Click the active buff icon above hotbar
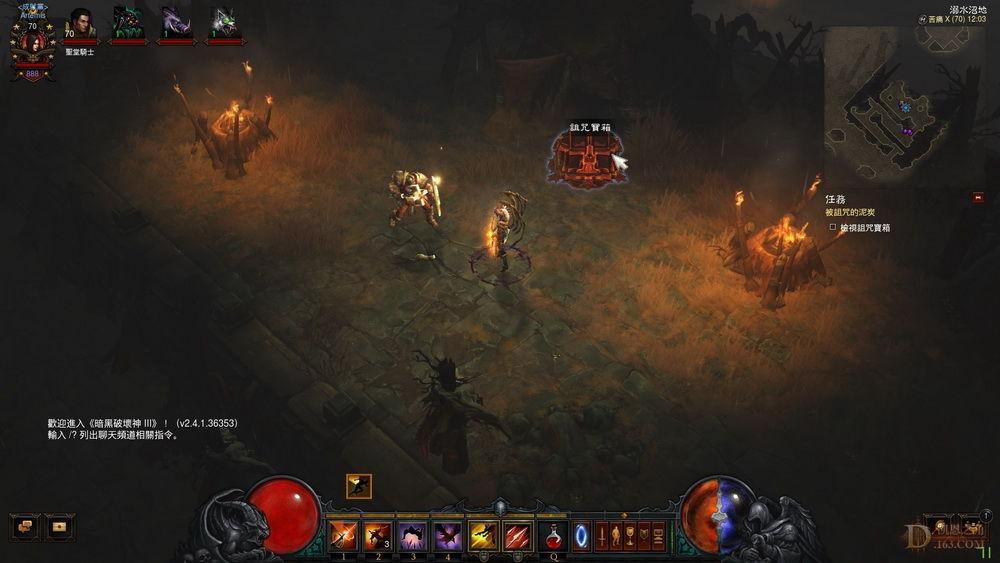1000x563 pixels. tap(358, 486)
